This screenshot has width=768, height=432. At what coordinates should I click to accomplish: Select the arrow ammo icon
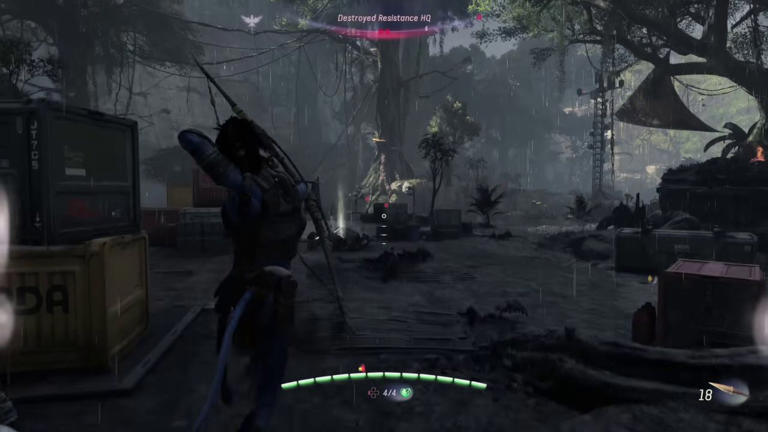click(x=731, y=393)
